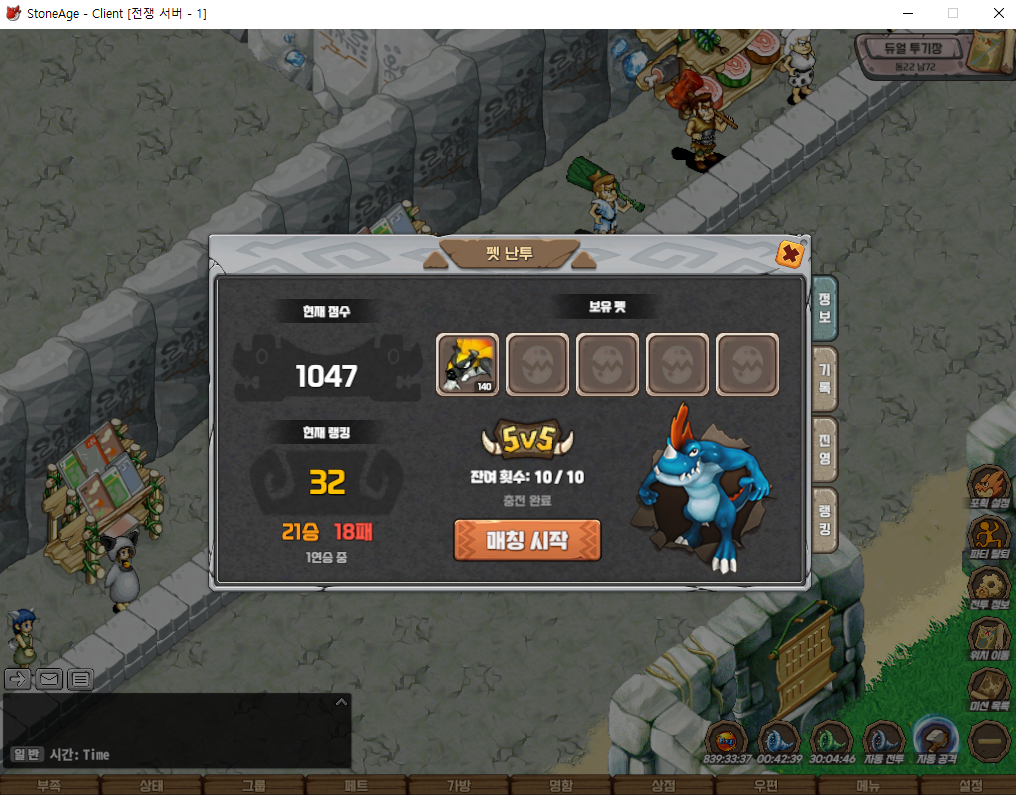Start matching with the 매칭 시작 button
Viewport: 1016px width, 795px height.
[527, 540]
